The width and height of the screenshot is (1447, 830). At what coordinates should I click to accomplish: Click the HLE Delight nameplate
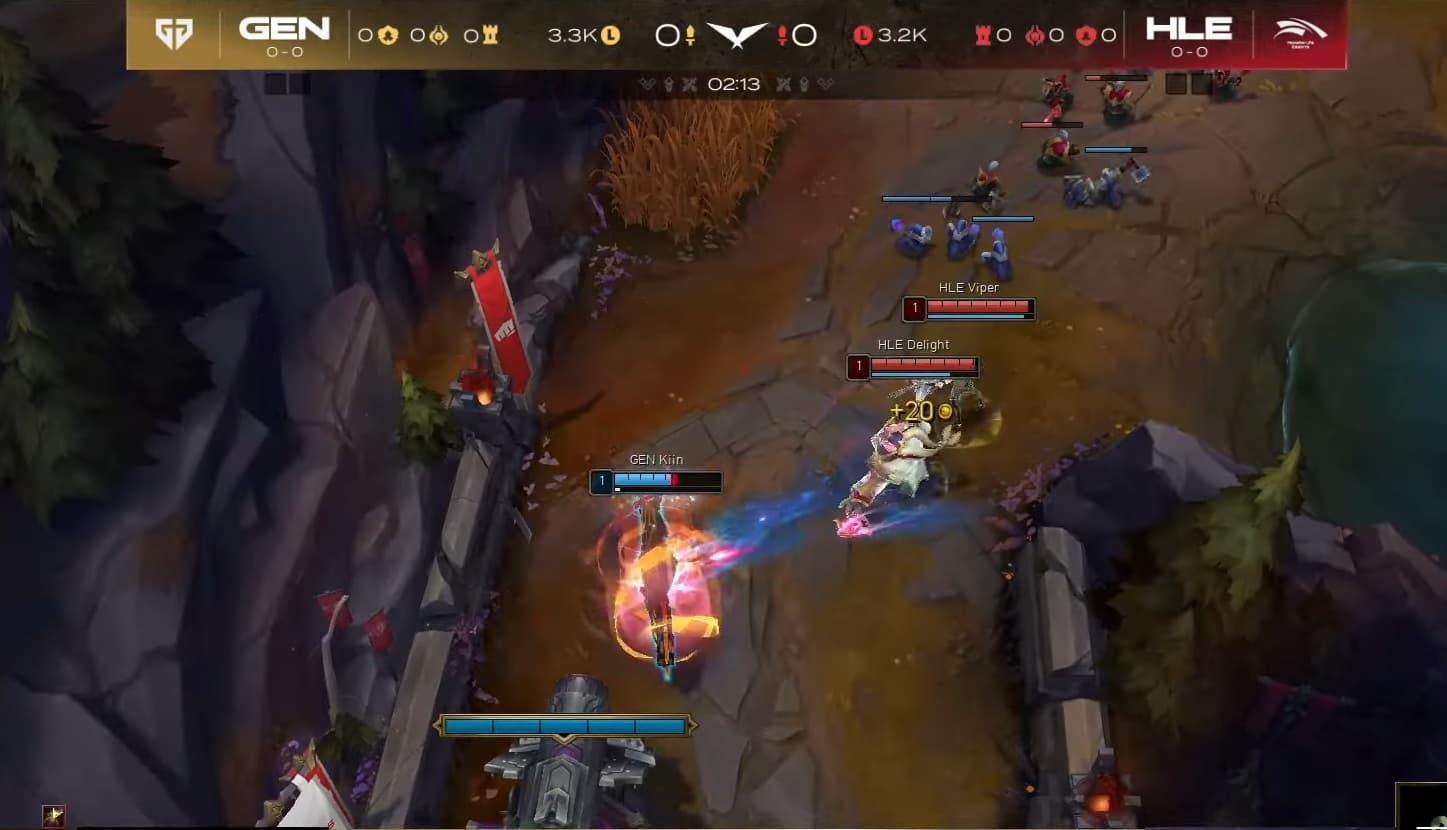(913, 344)
